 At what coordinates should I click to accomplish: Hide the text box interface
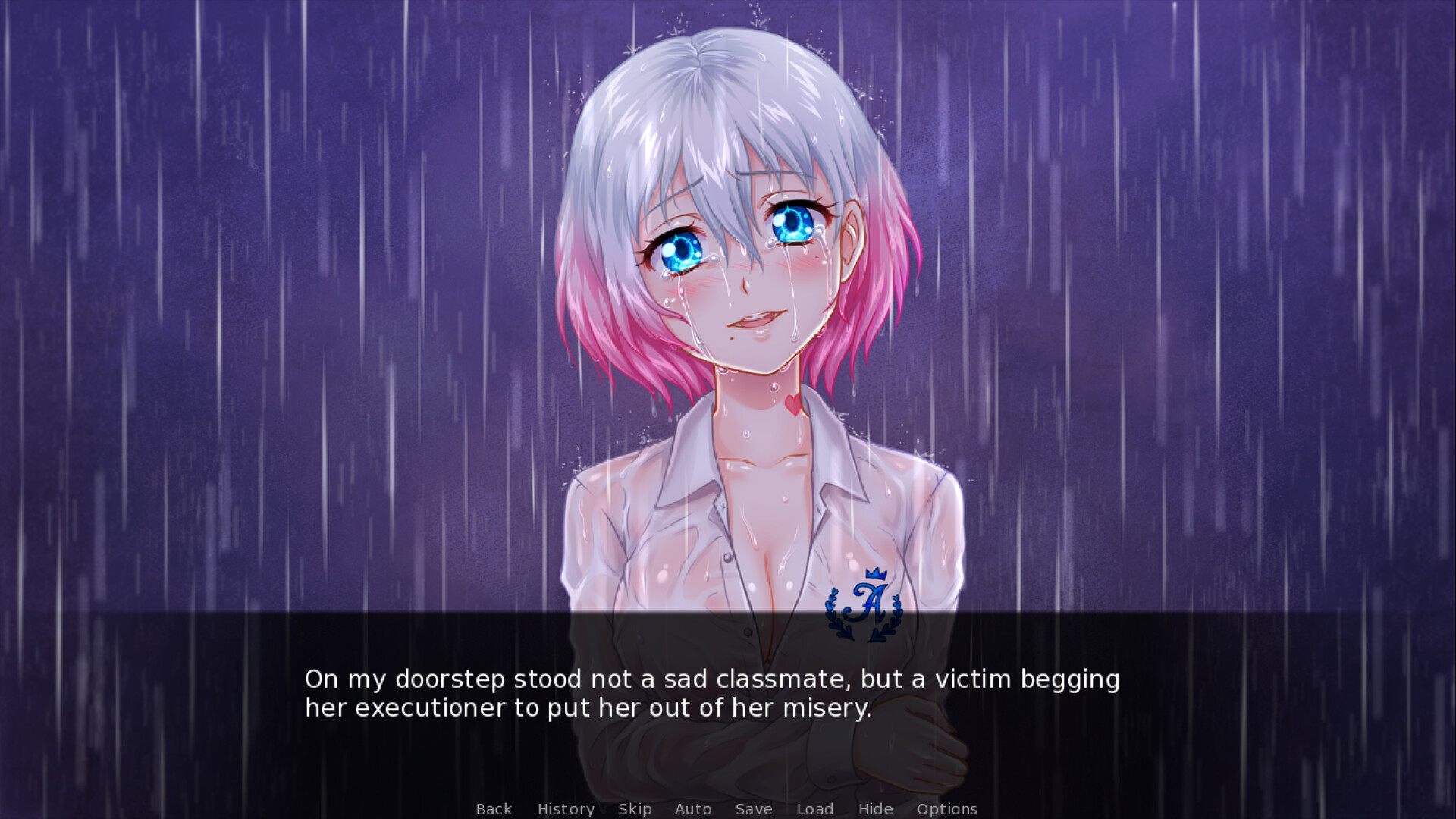coord(874,809)
